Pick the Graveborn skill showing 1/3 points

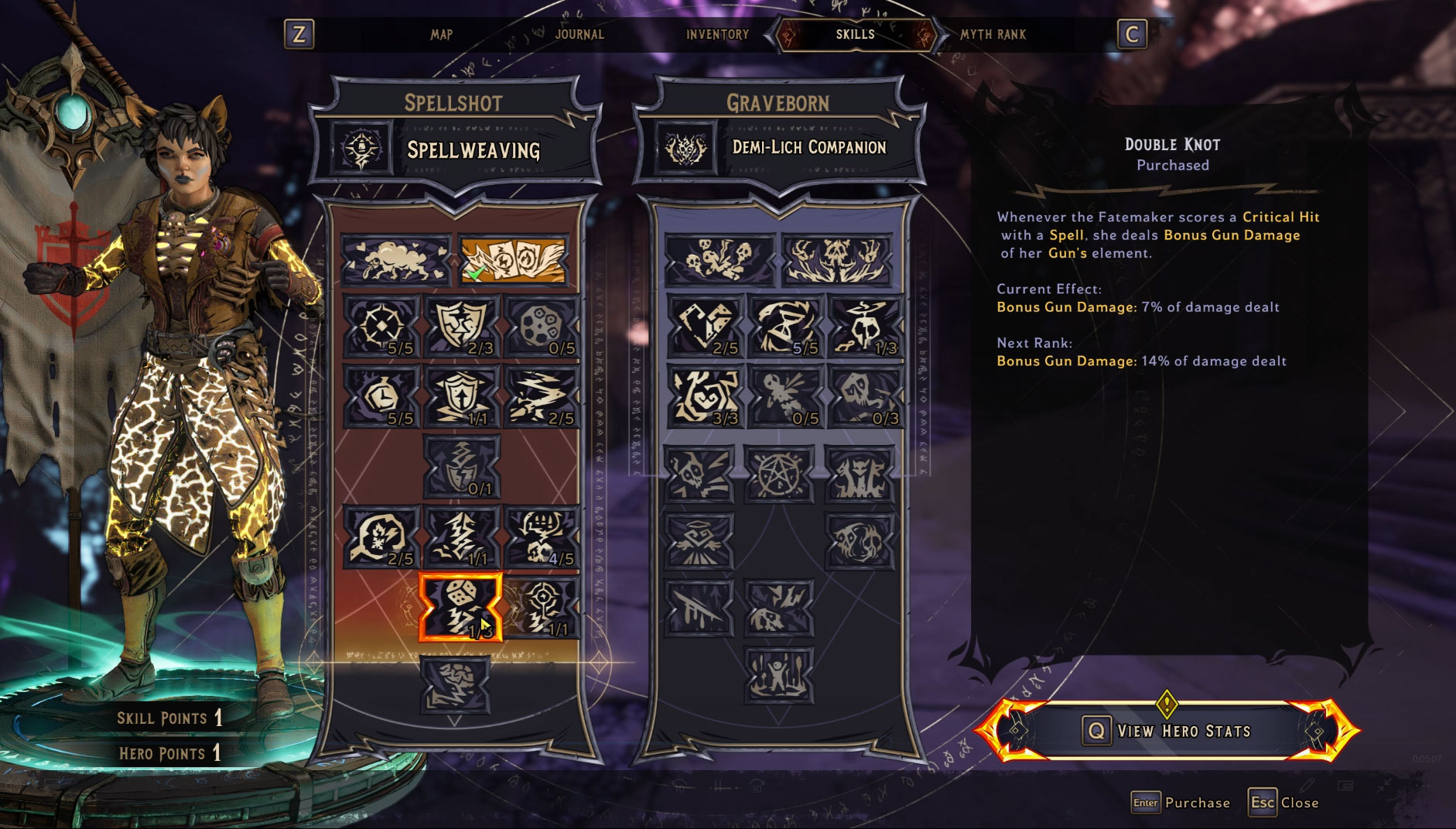point(866,326)
